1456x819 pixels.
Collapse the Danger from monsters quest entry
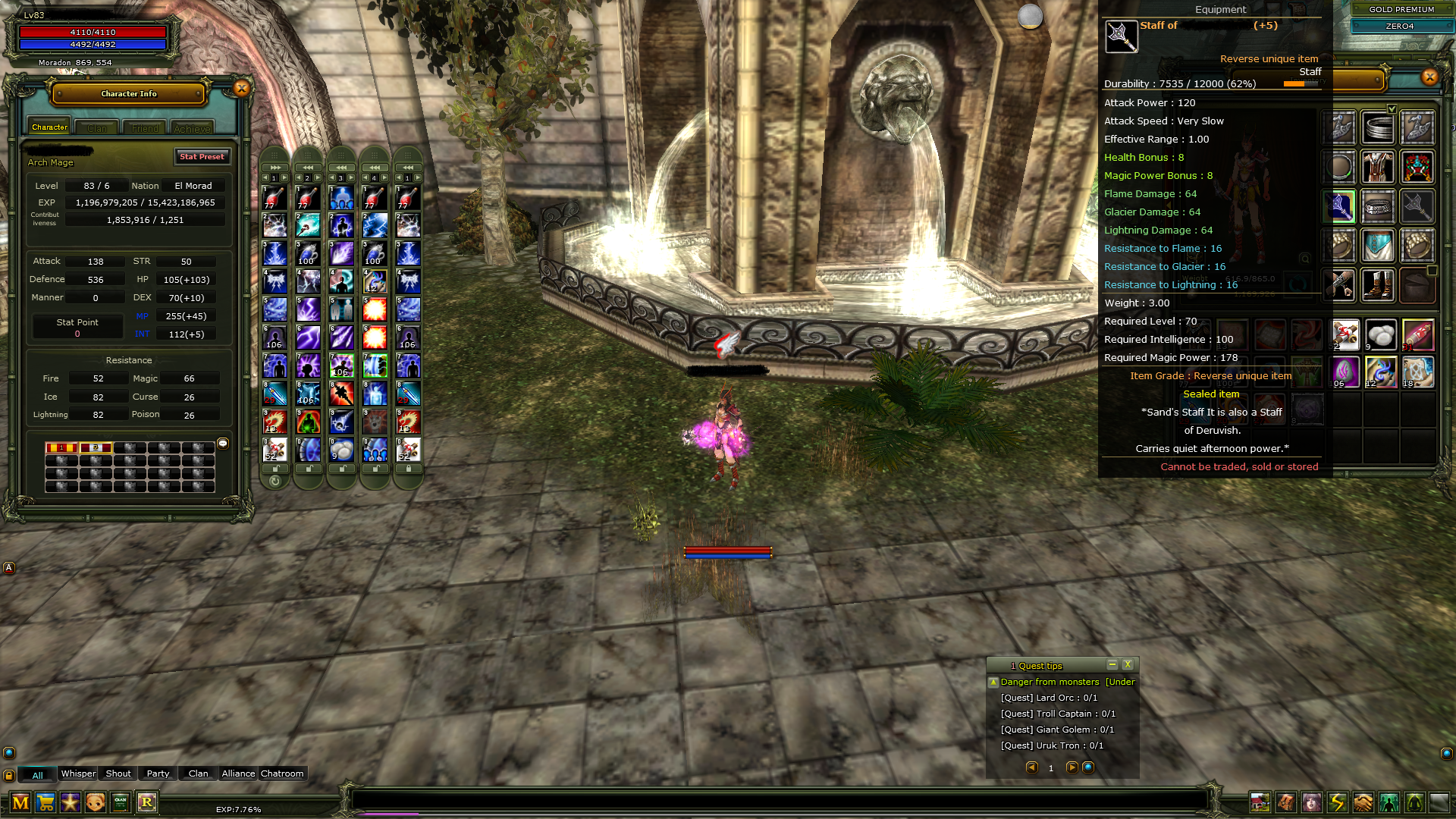pos(993,682)
